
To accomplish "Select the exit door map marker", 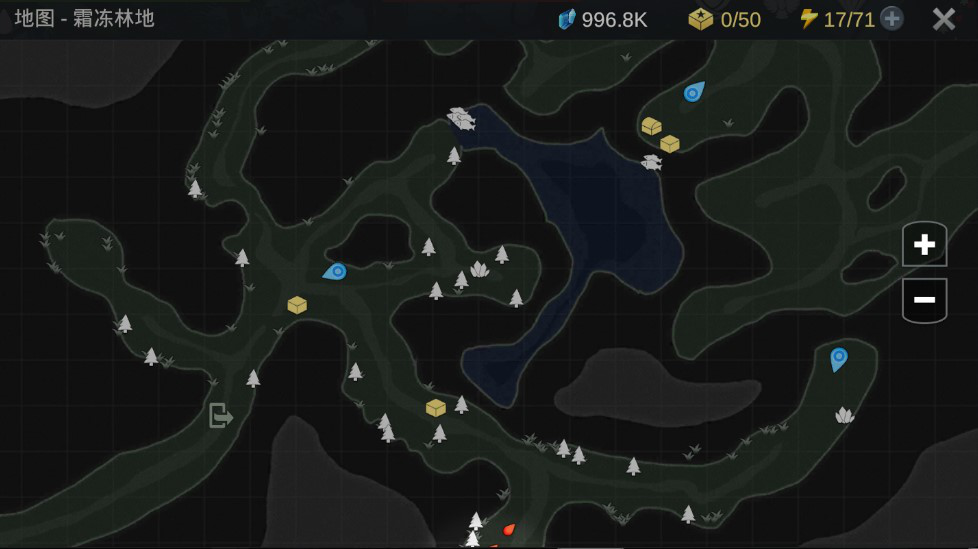I will (220, 415).
